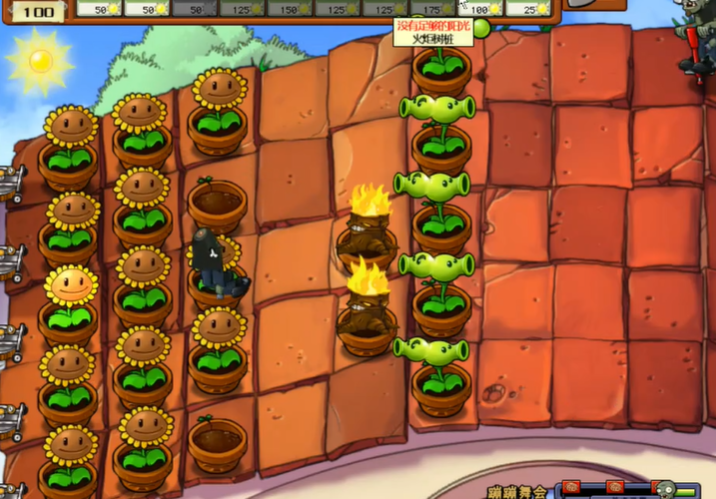Choose the 100-cost seed packet

[x=481, y=9]
